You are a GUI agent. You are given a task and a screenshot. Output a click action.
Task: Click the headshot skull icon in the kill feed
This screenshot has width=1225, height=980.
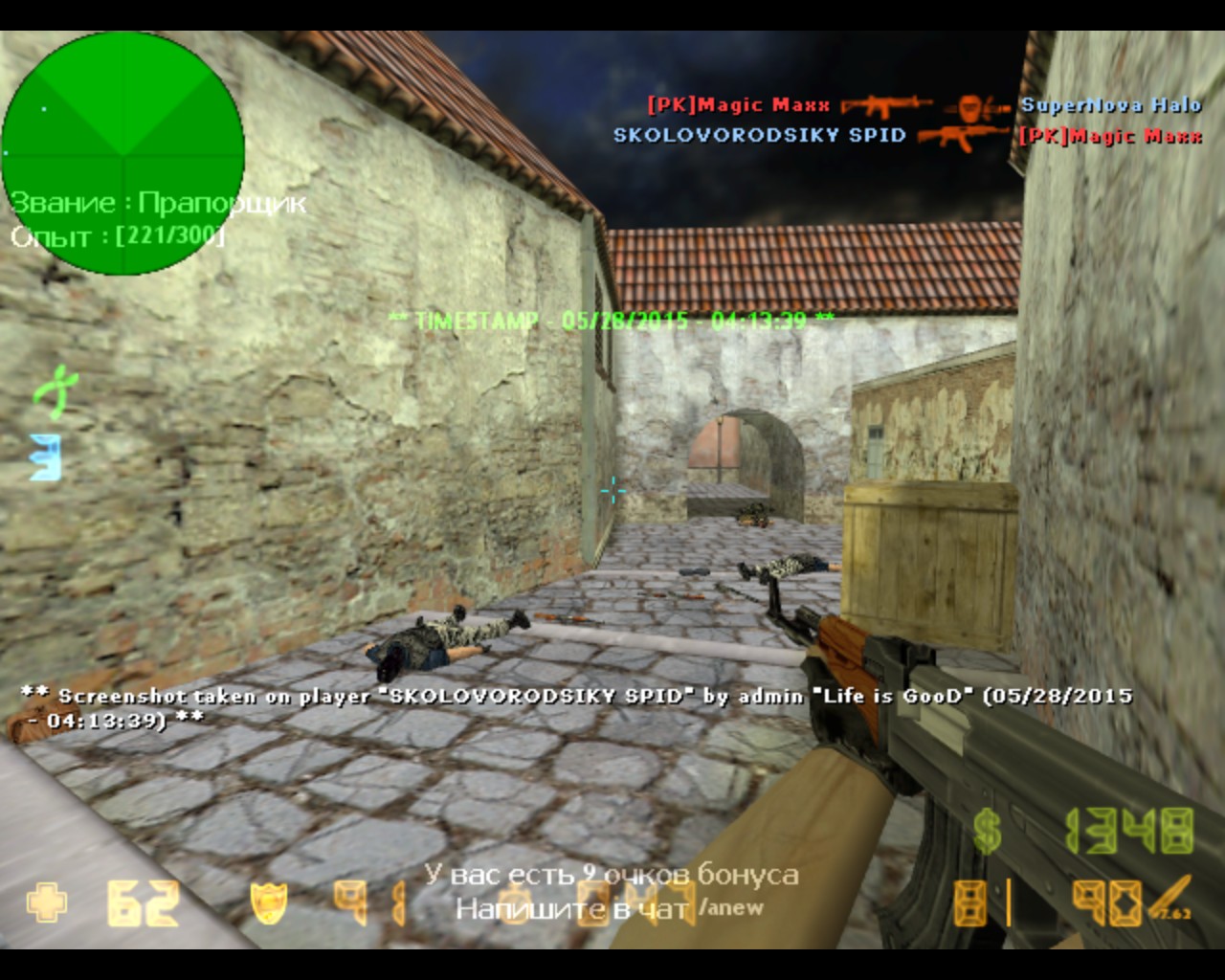click(969, 105)
